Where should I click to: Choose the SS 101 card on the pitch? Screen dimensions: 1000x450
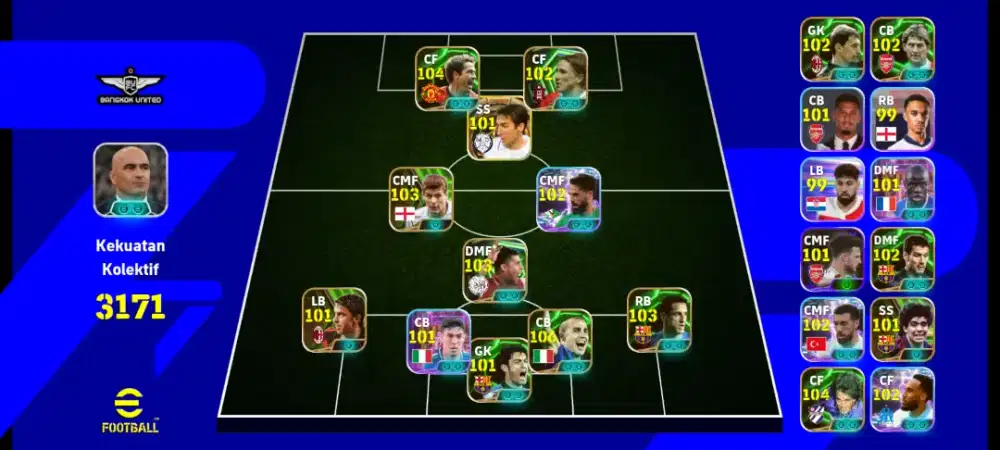point(499,131)
